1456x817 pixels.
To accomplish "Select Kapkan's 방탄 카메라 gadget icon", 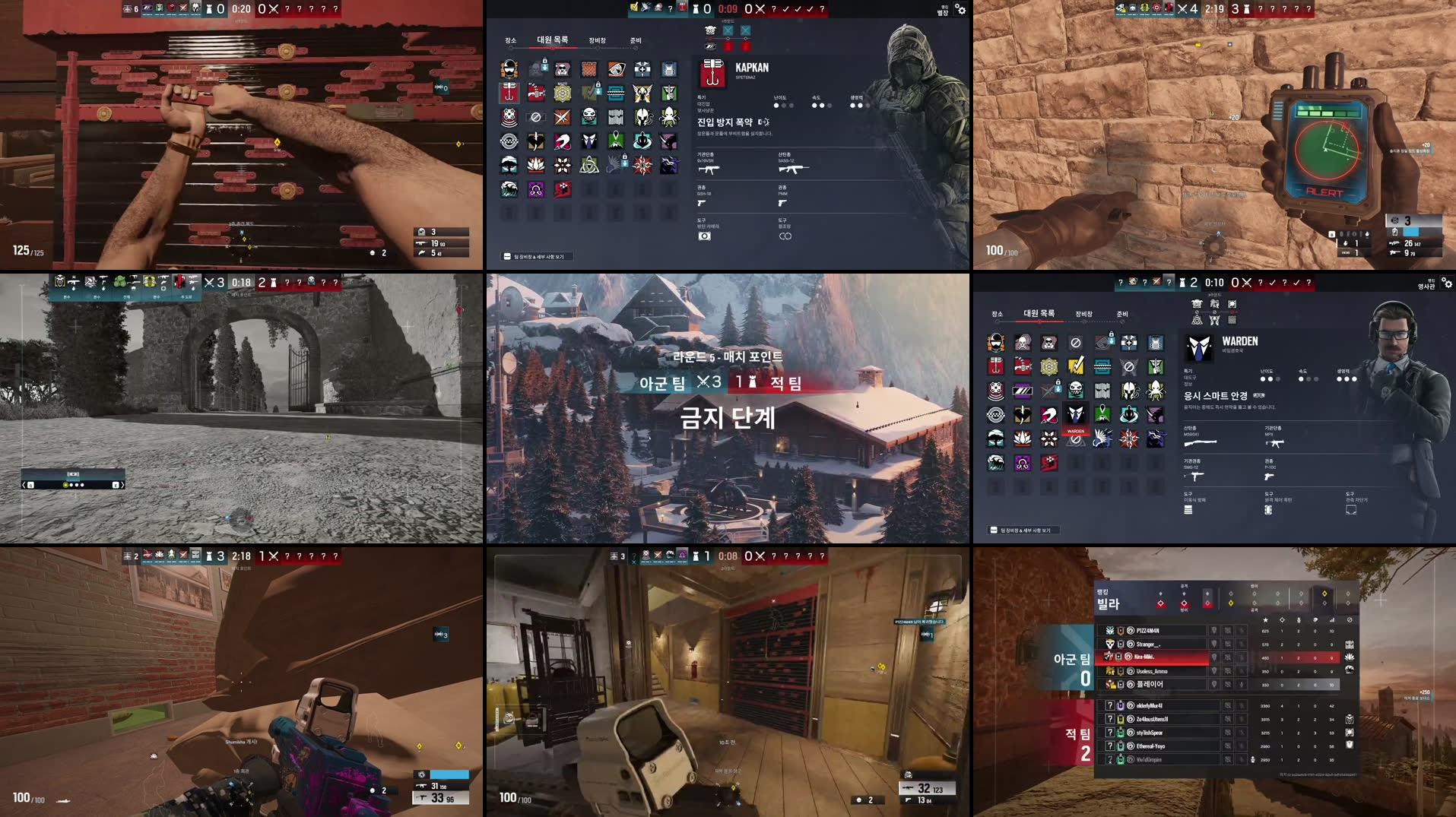I will point(705,236).
